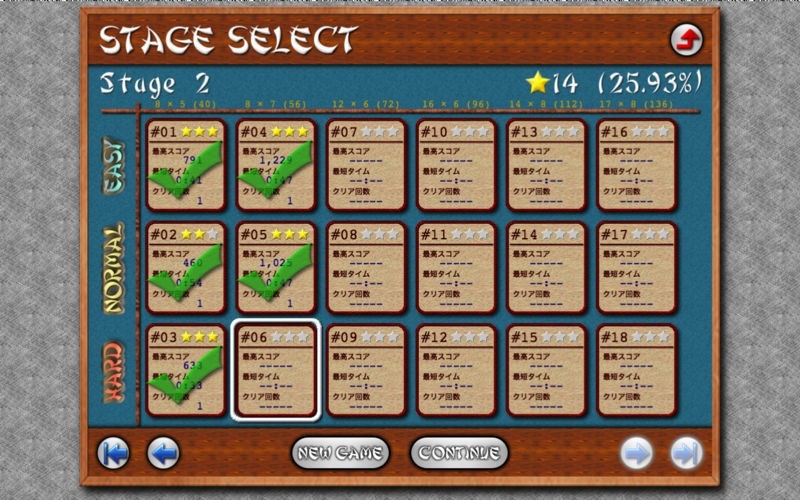Pick level #08 tile
Viewport: 800px width, 500px height.
(365, 267)
